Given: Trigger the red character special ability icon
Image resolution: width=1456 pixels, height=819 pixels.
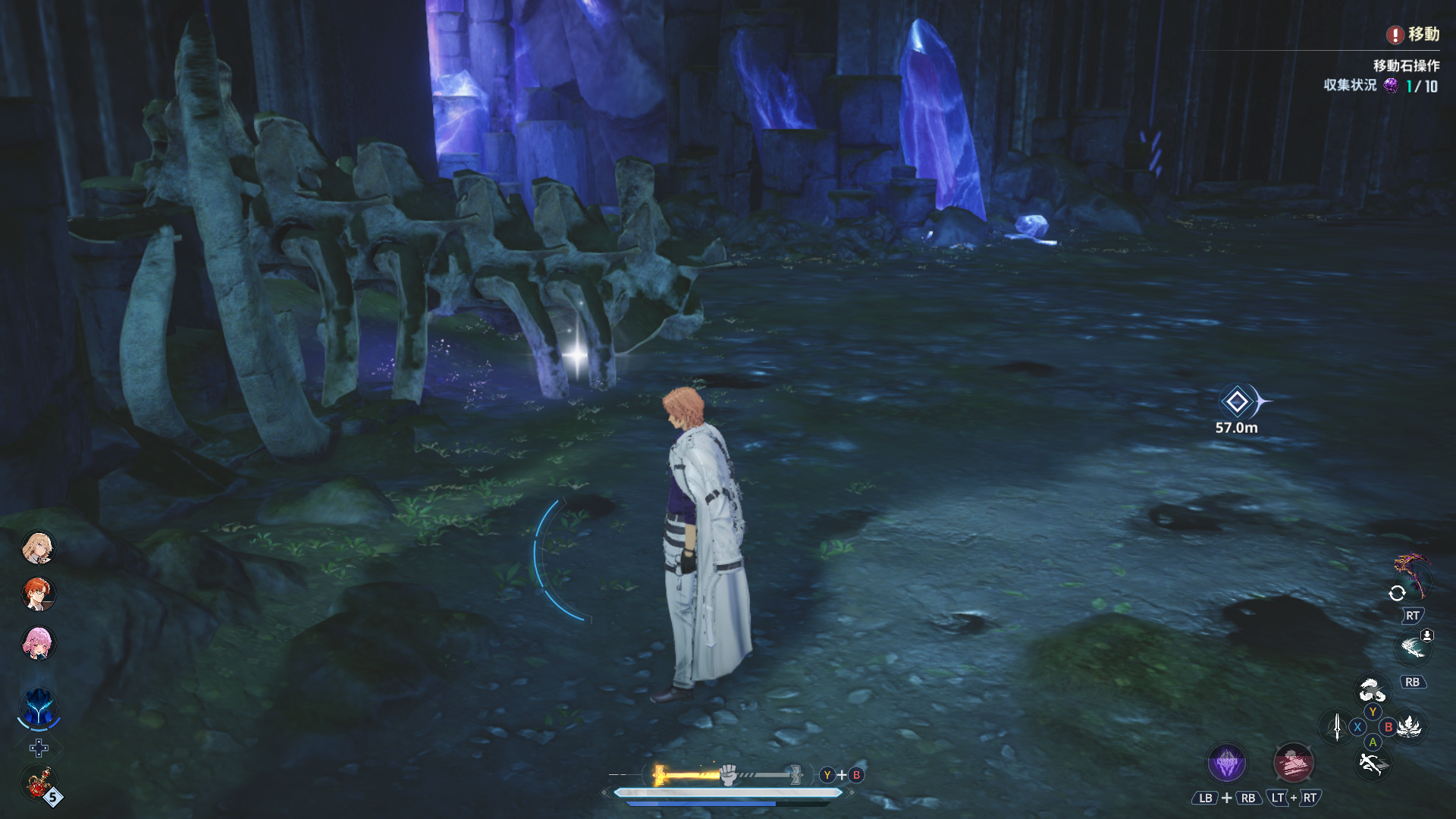Looking at the screenshot, I should tap(1293, 763).
